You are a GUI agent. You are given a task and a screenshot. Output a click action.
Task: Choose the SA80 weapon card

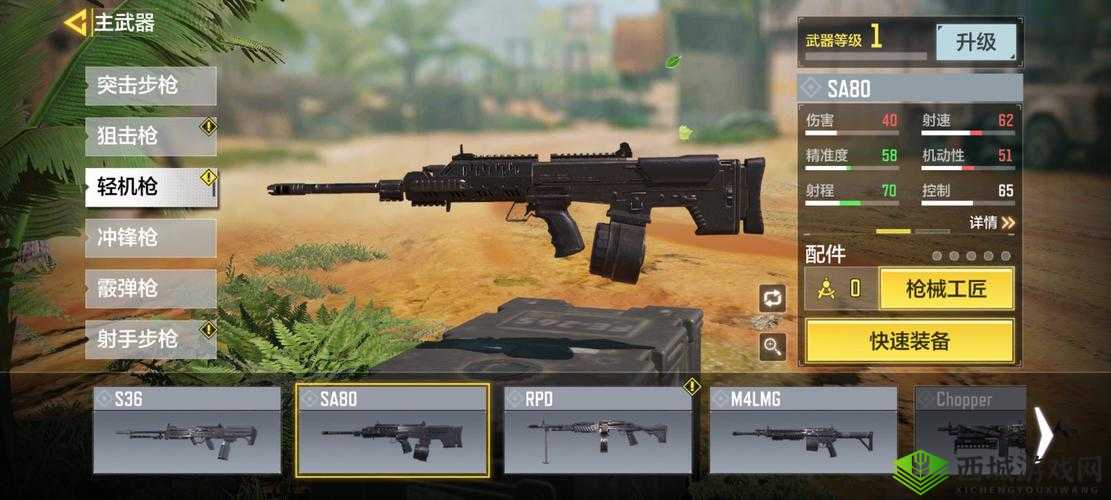point(392,430)
